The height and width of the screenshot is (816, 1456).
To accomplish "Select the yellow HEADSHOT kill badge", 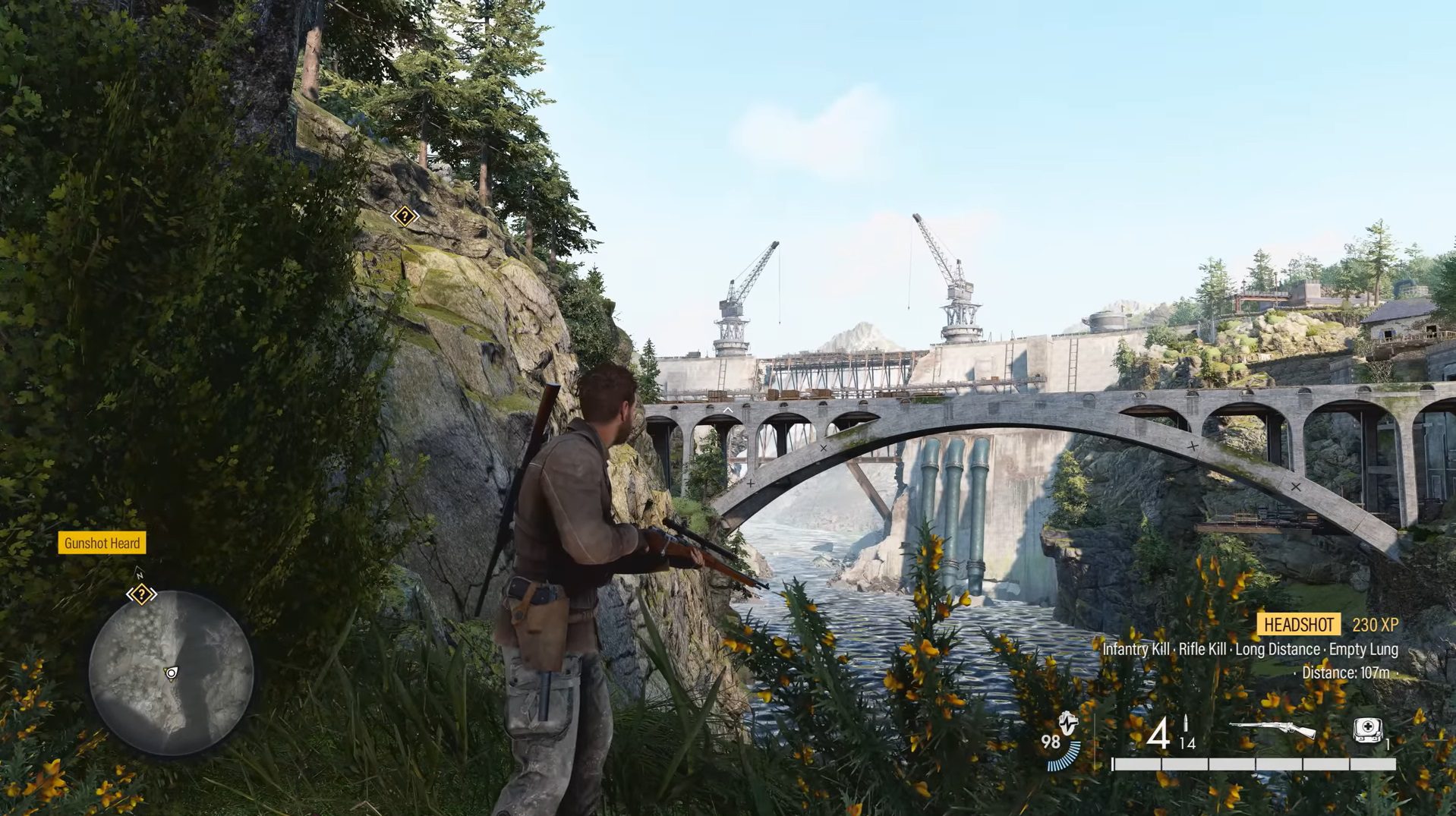I will [1298, 625].
